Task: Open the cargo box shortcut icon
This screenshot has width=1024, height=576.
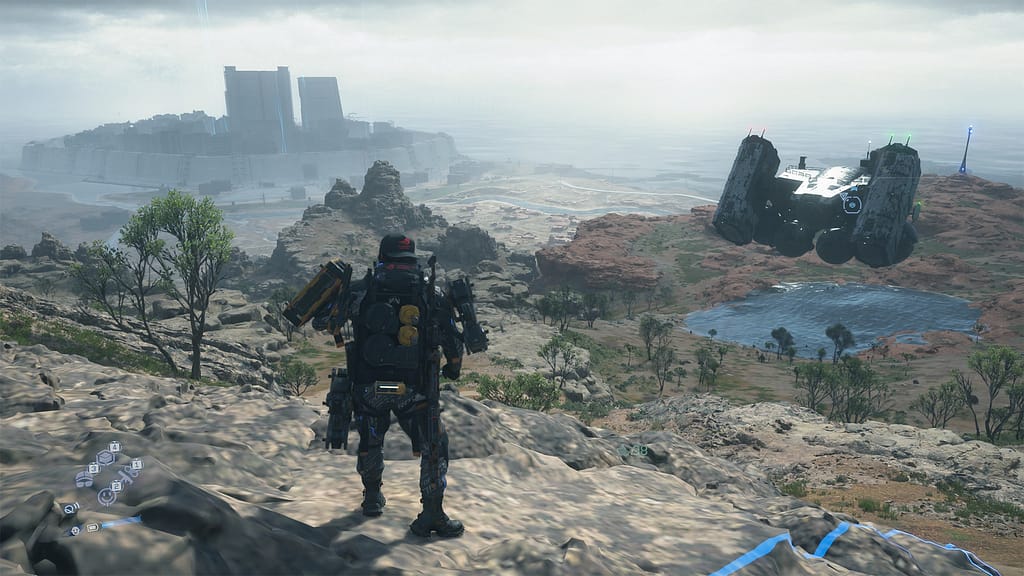Action: [x=105, y=458]
